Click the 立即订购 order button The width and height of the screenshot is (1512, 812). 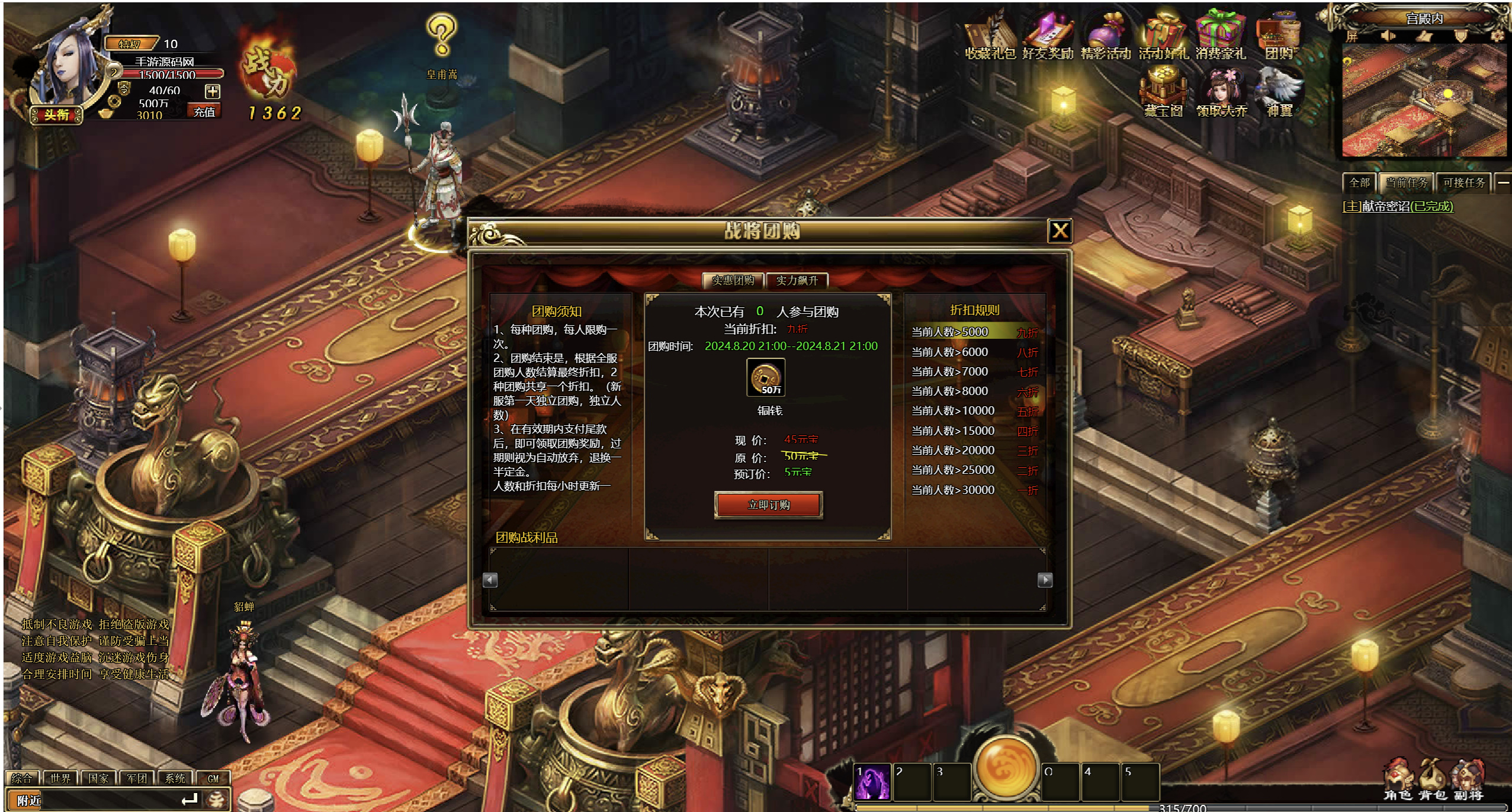pyautogui.click(x=768, y=505)
